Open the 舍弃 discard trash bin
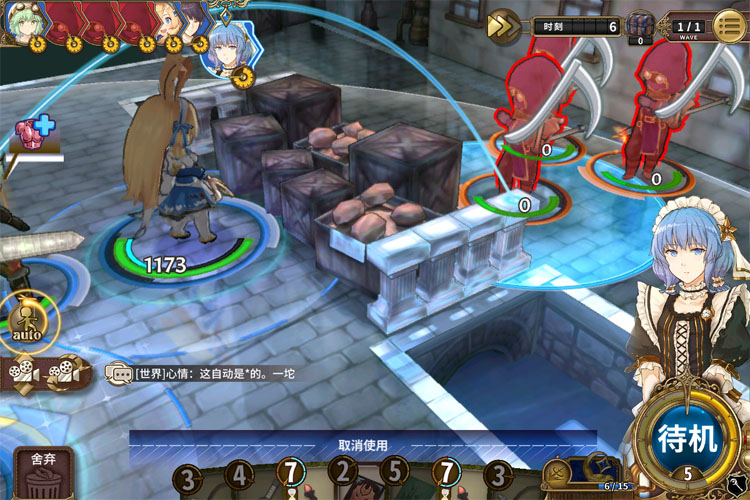The width and height of the screenshot is (750, 500). pyautogui.click(x=43, y=474)
